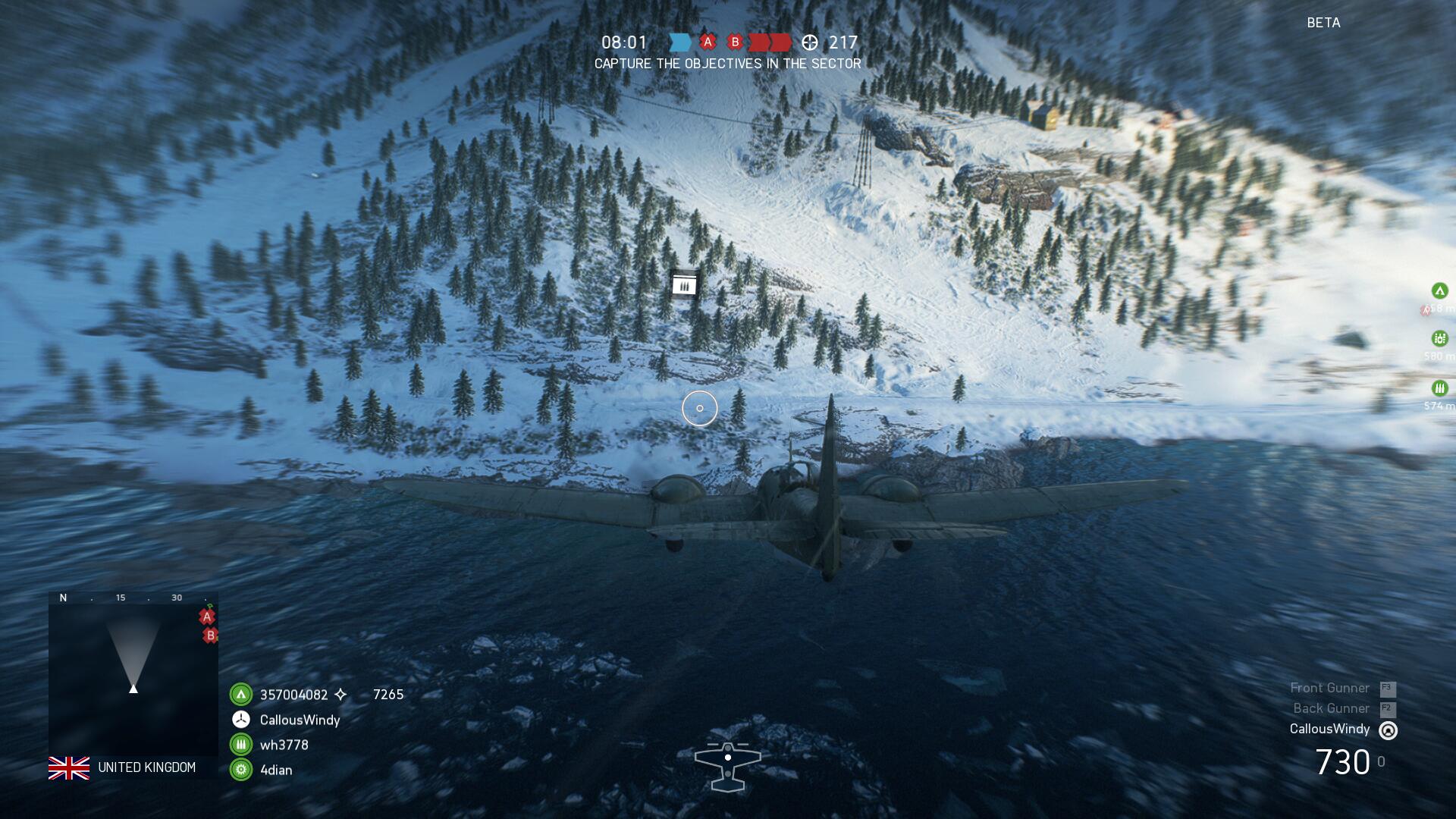Switch to the Back Gunner seat
Screen dimensions: 1456x819
(x=1331, y=708)
